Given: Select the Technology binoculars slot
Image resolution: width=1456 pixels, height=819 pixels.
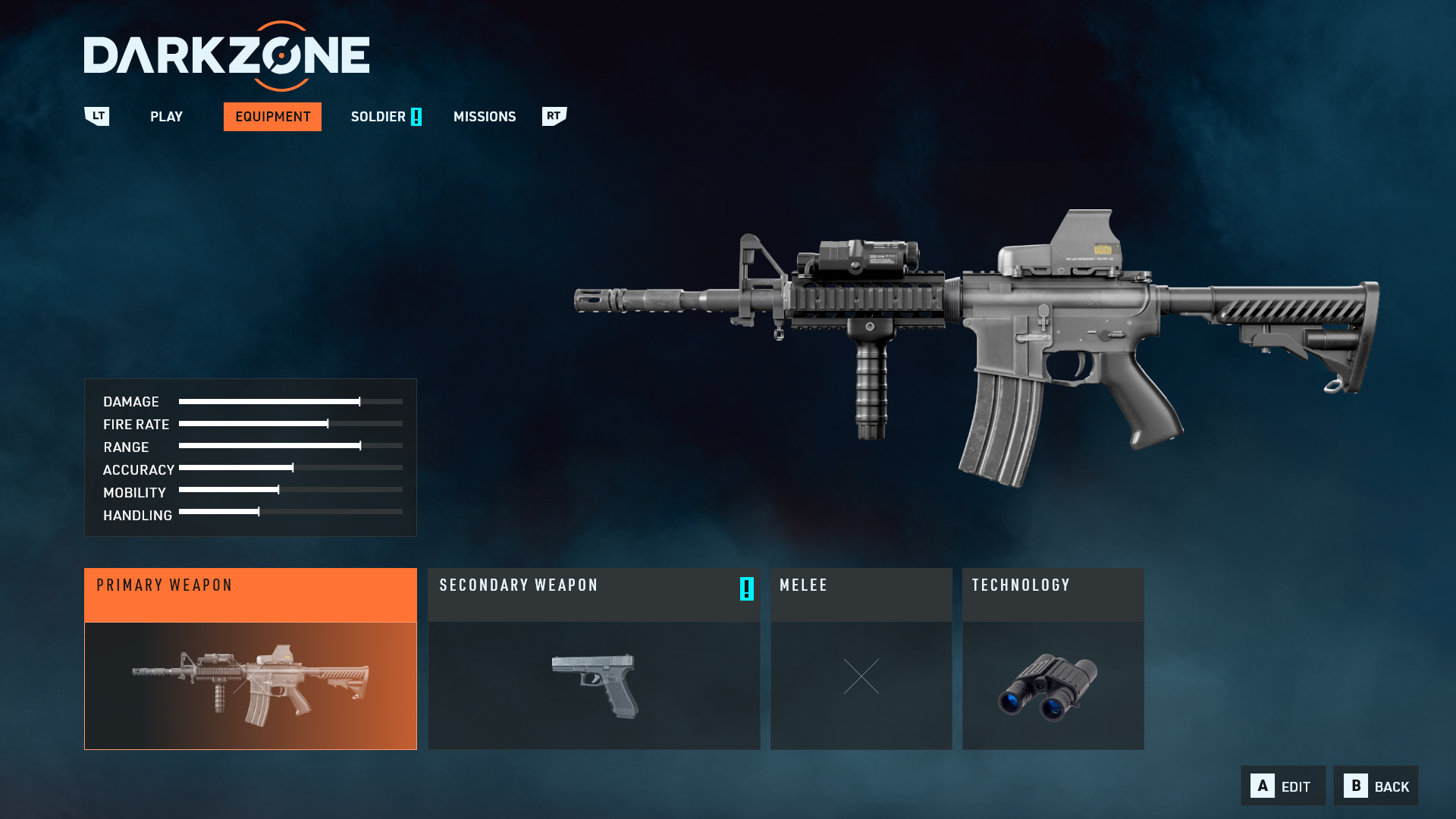Looking at the screenshot, I should [x=1053, y=659].
